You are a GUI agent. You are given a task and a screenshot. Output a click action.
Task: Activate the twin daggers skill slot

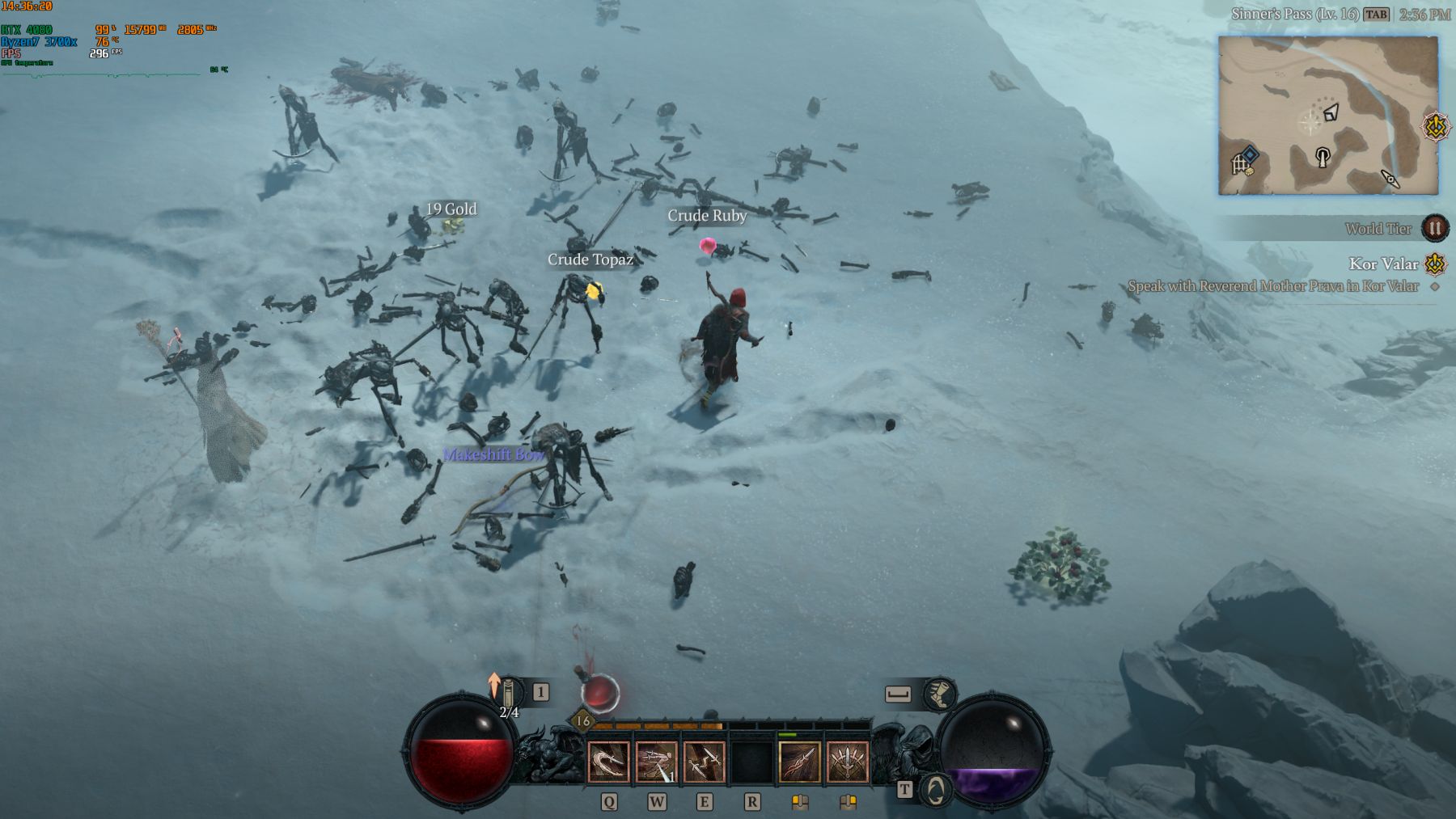[704, 762]
